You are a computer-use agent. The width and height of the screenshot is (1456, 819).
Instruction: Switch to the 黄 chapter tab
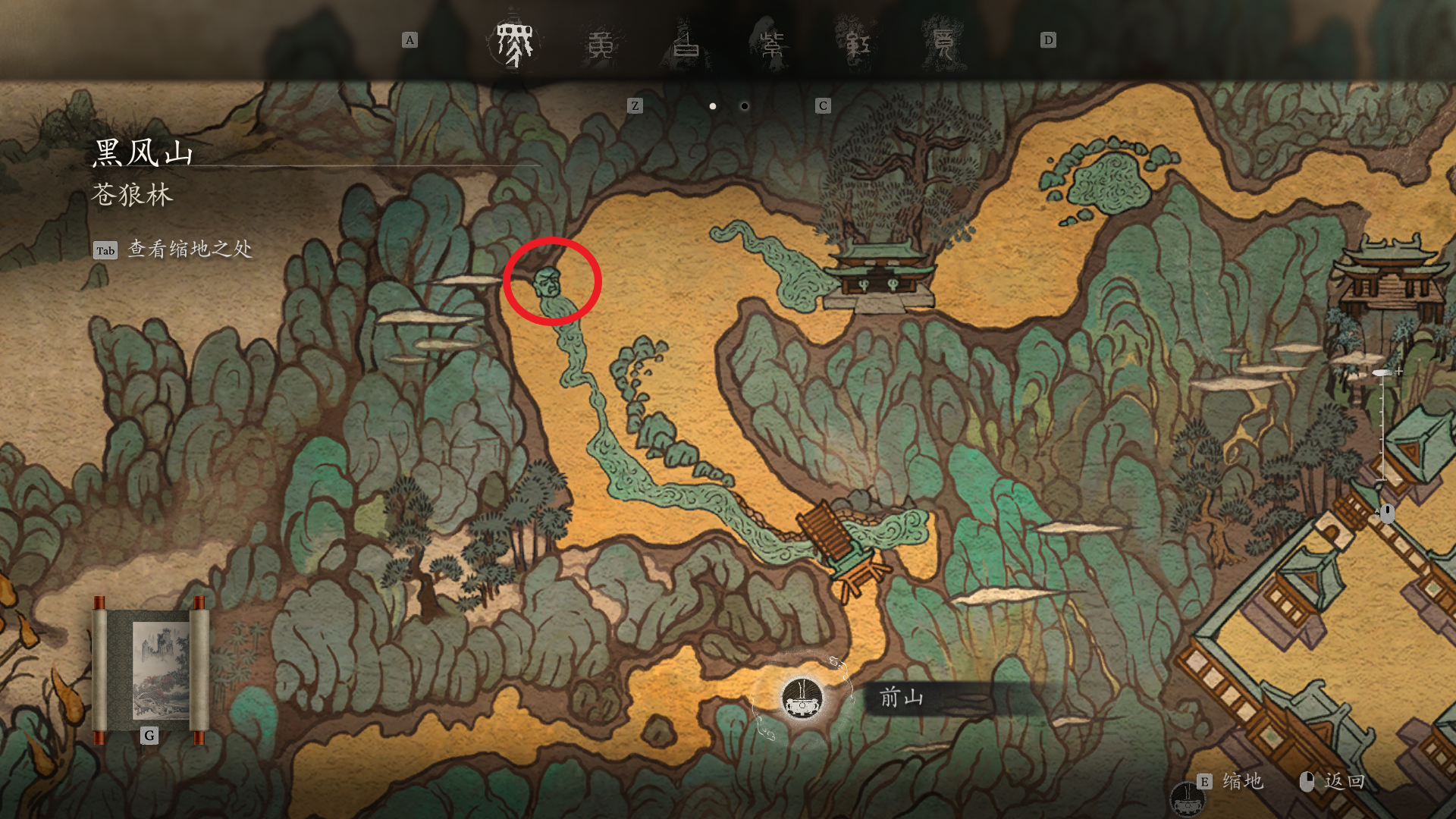[601, 45]
